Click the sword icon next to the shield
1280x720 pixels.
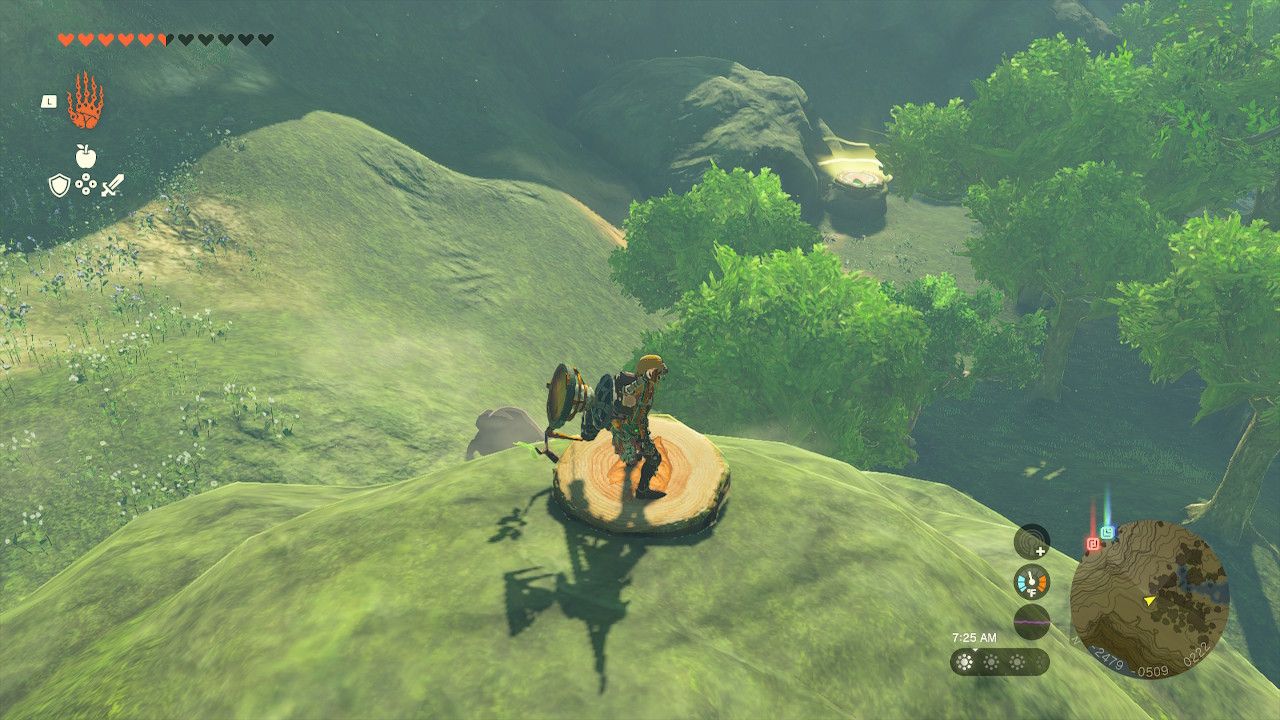(x=112, y=185)
